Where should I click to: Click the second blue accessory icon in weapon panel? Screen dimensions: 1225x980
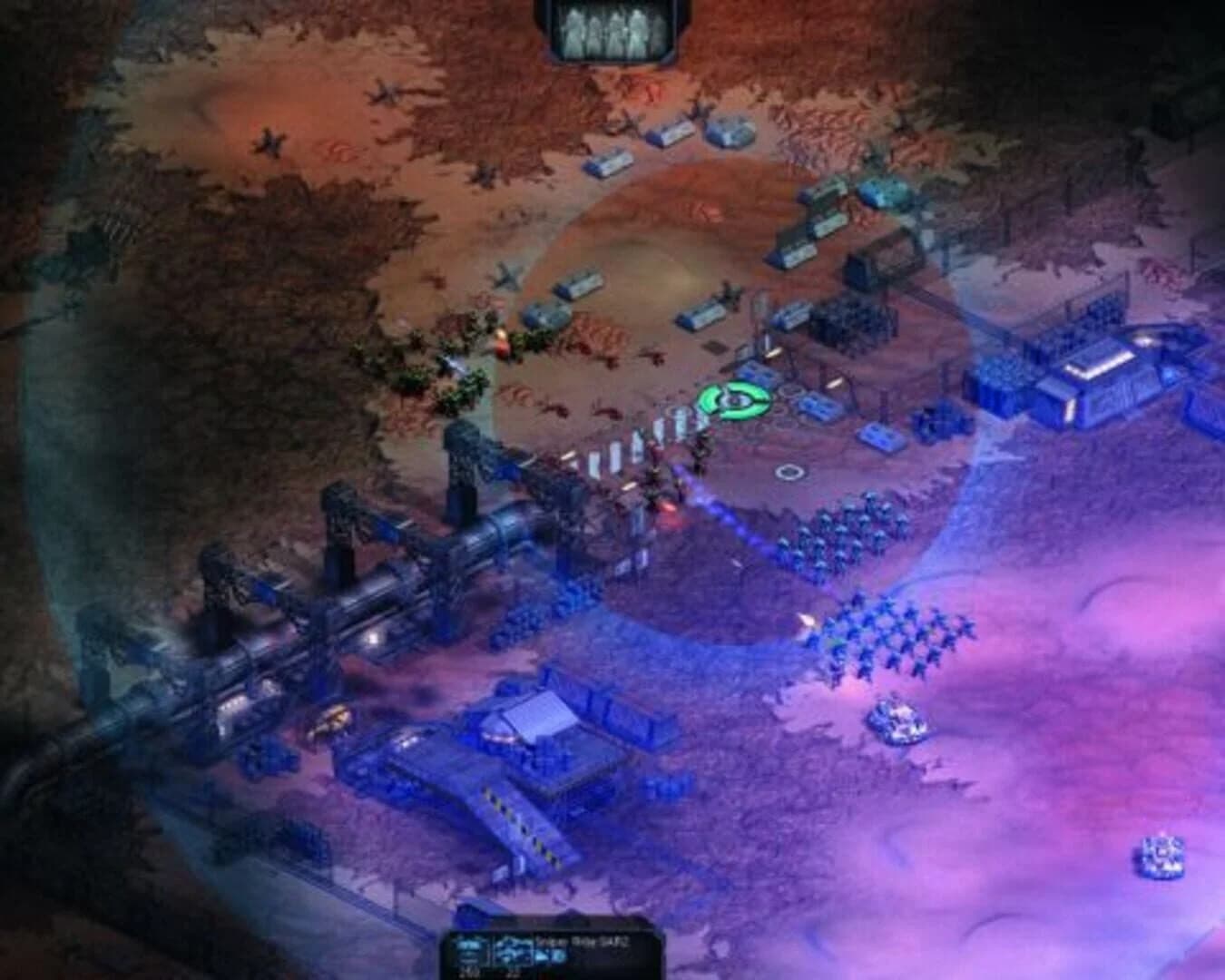560,955
